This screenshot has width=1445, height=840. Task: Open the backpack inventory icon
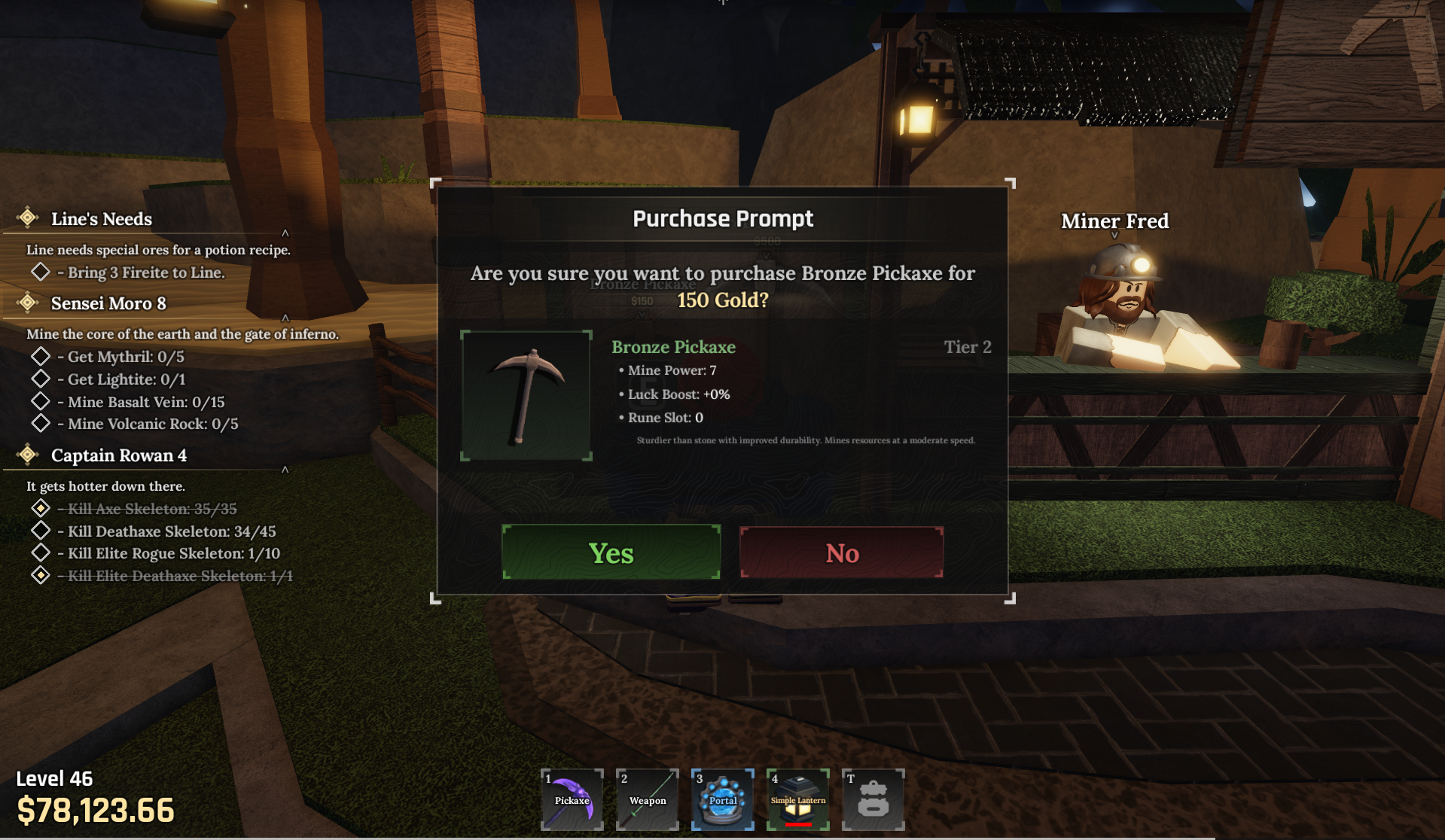pyautogui.click(x=873, y=799)
